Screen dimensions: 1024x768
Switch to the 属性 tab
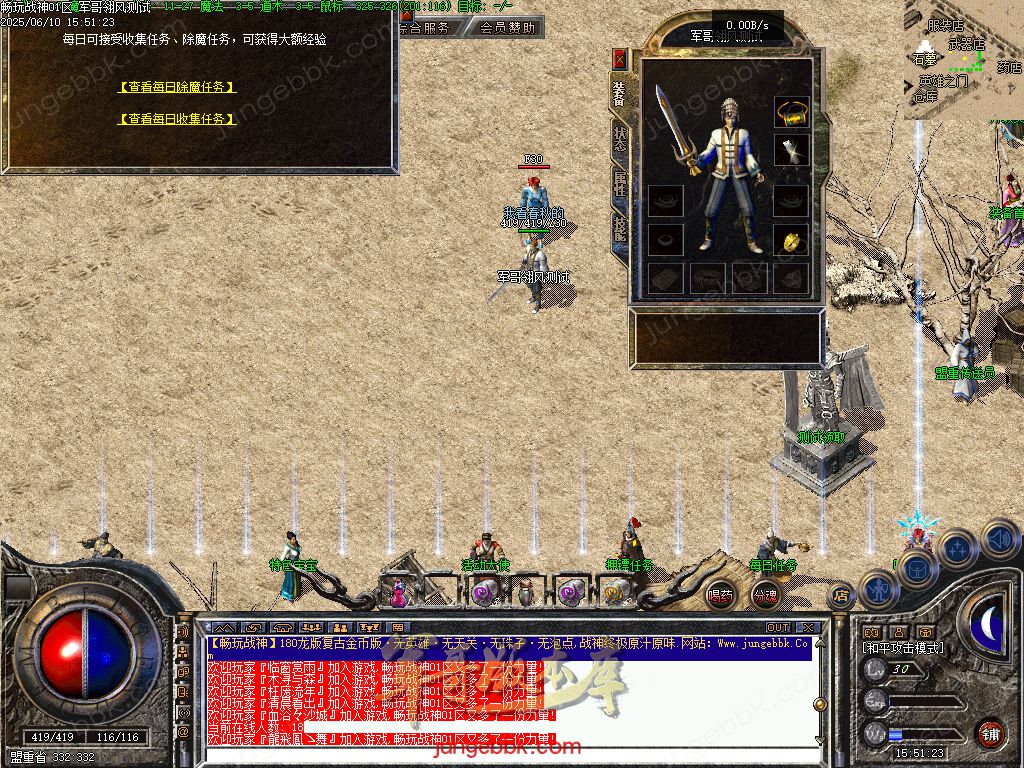point(620,183)
